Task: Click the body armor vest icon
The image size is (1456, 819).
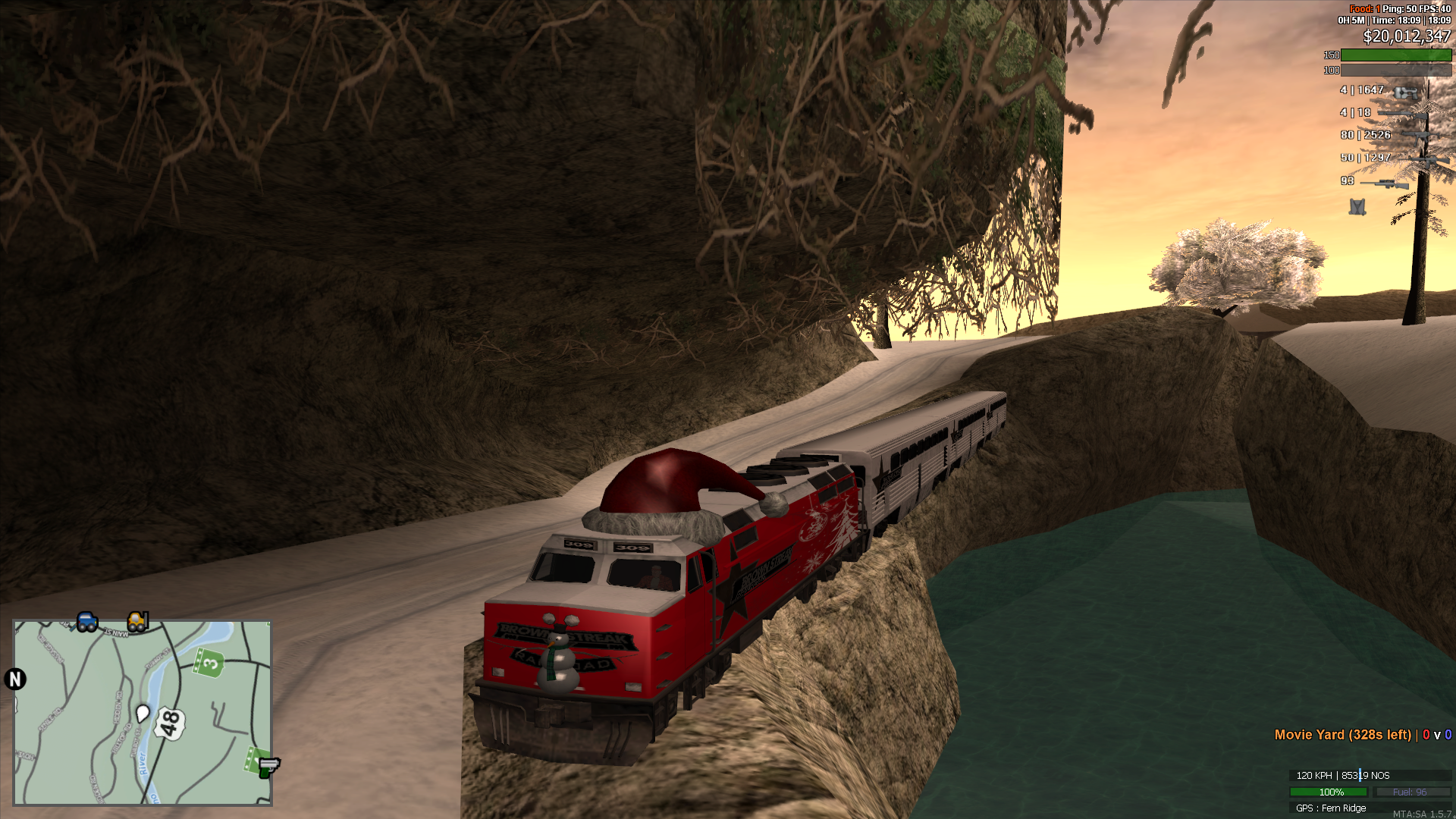Action: coord(1357,207)
